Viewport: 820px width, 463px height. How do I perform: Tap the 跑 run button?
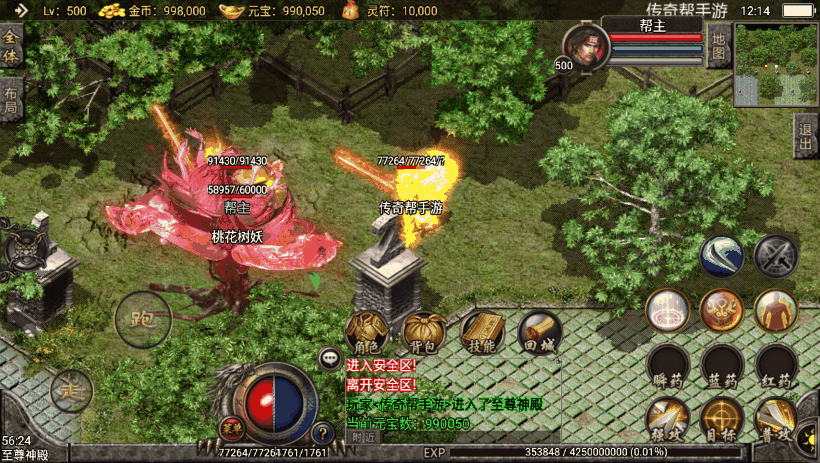(x=137, y=318)
